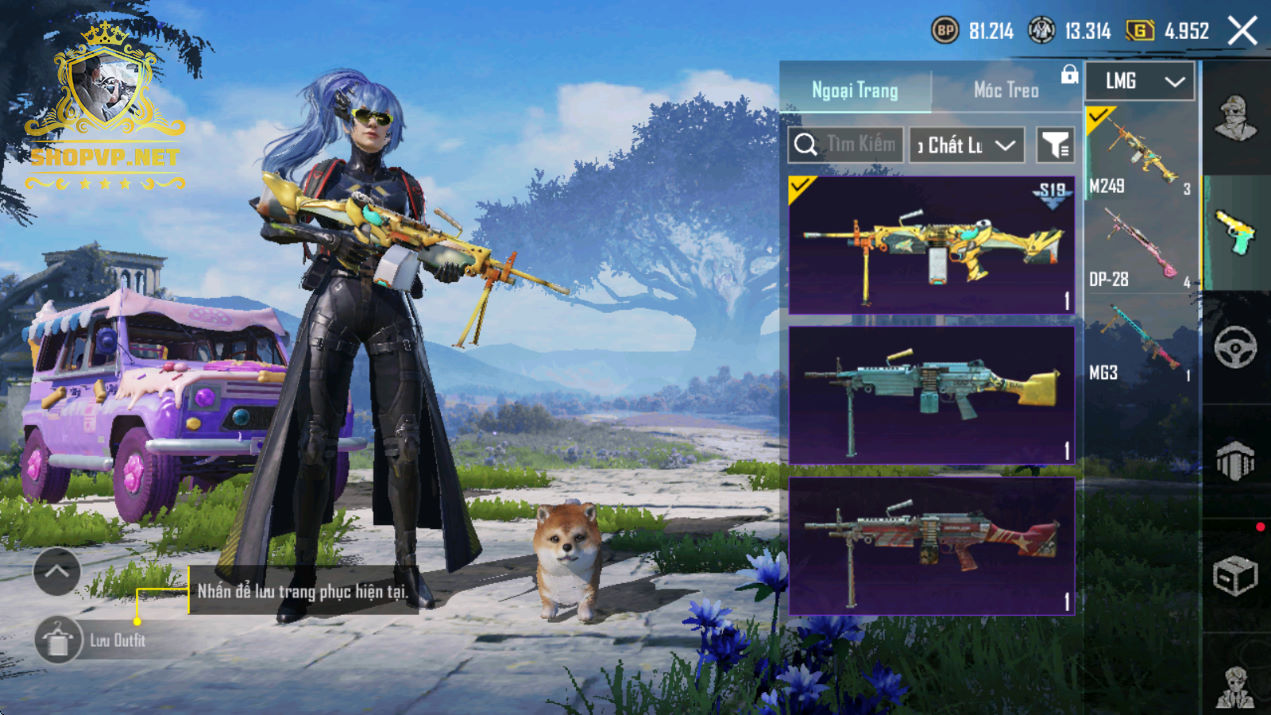Save current look with Lưu Outfit

coord(59,640)
